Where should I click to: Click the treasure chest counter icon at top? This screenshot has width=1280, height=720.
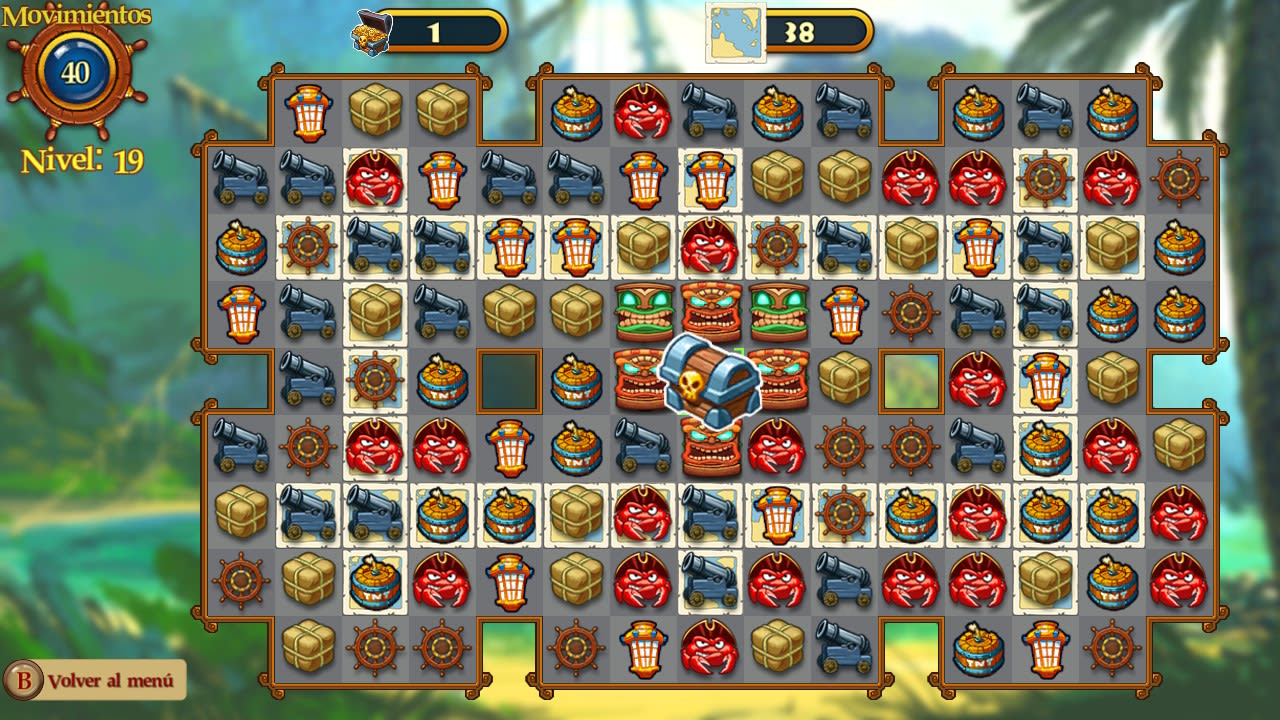371,29
